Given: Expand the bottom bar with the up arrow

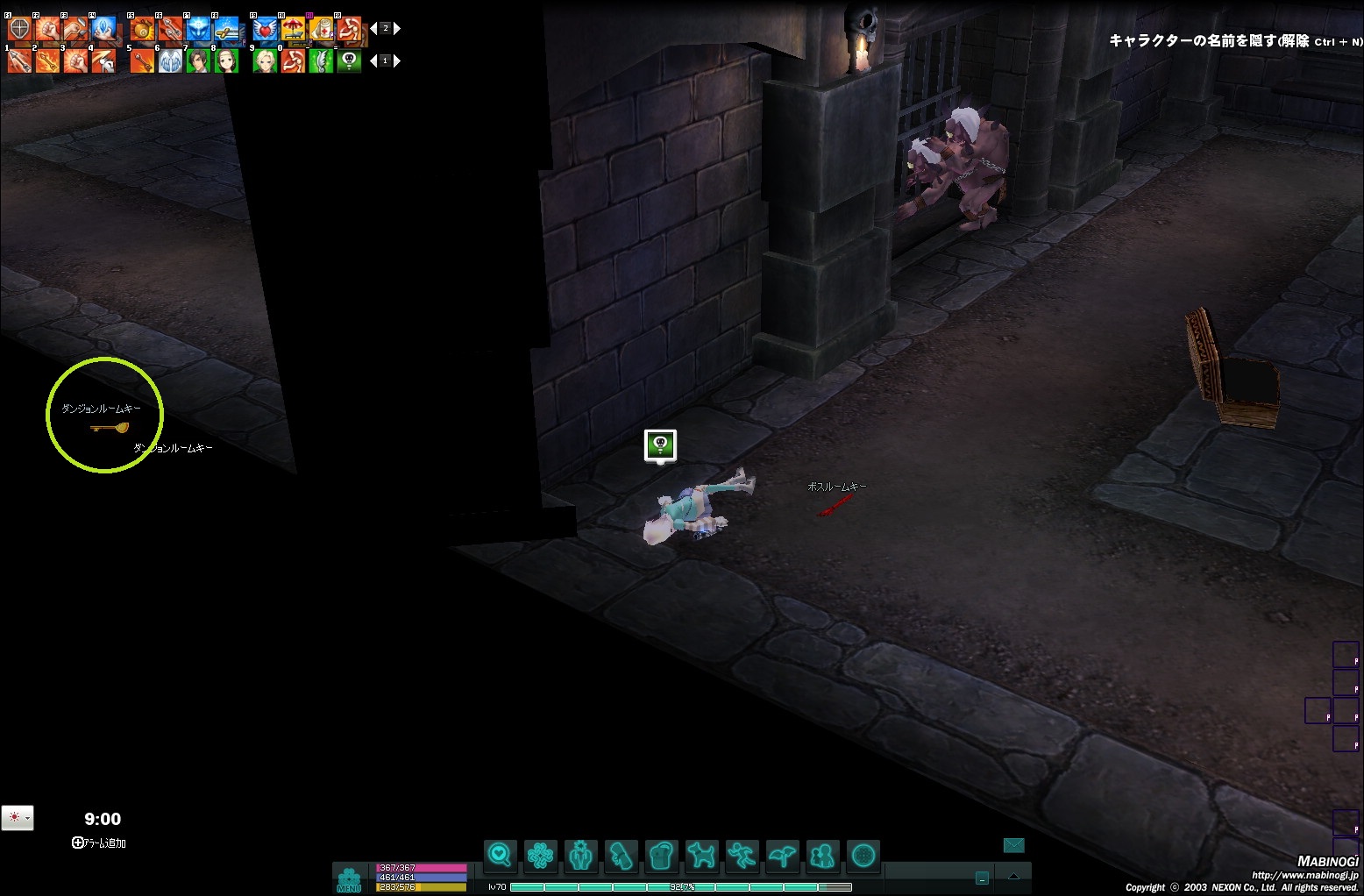Looking at the screenshot, I should [1014, 877].
